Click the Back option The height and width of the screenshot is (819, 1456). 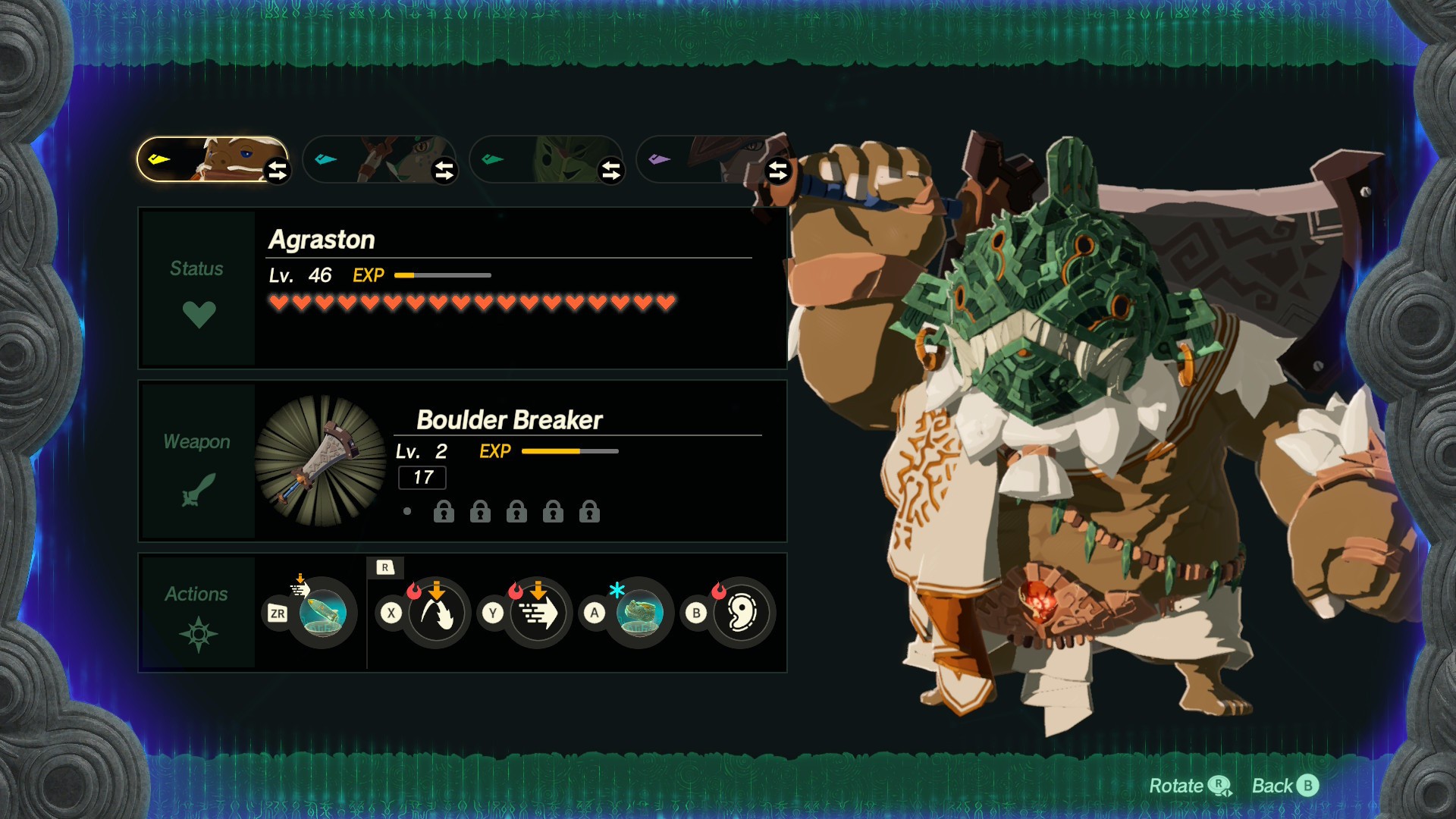pyautogui.click(x=1285, y=786)
